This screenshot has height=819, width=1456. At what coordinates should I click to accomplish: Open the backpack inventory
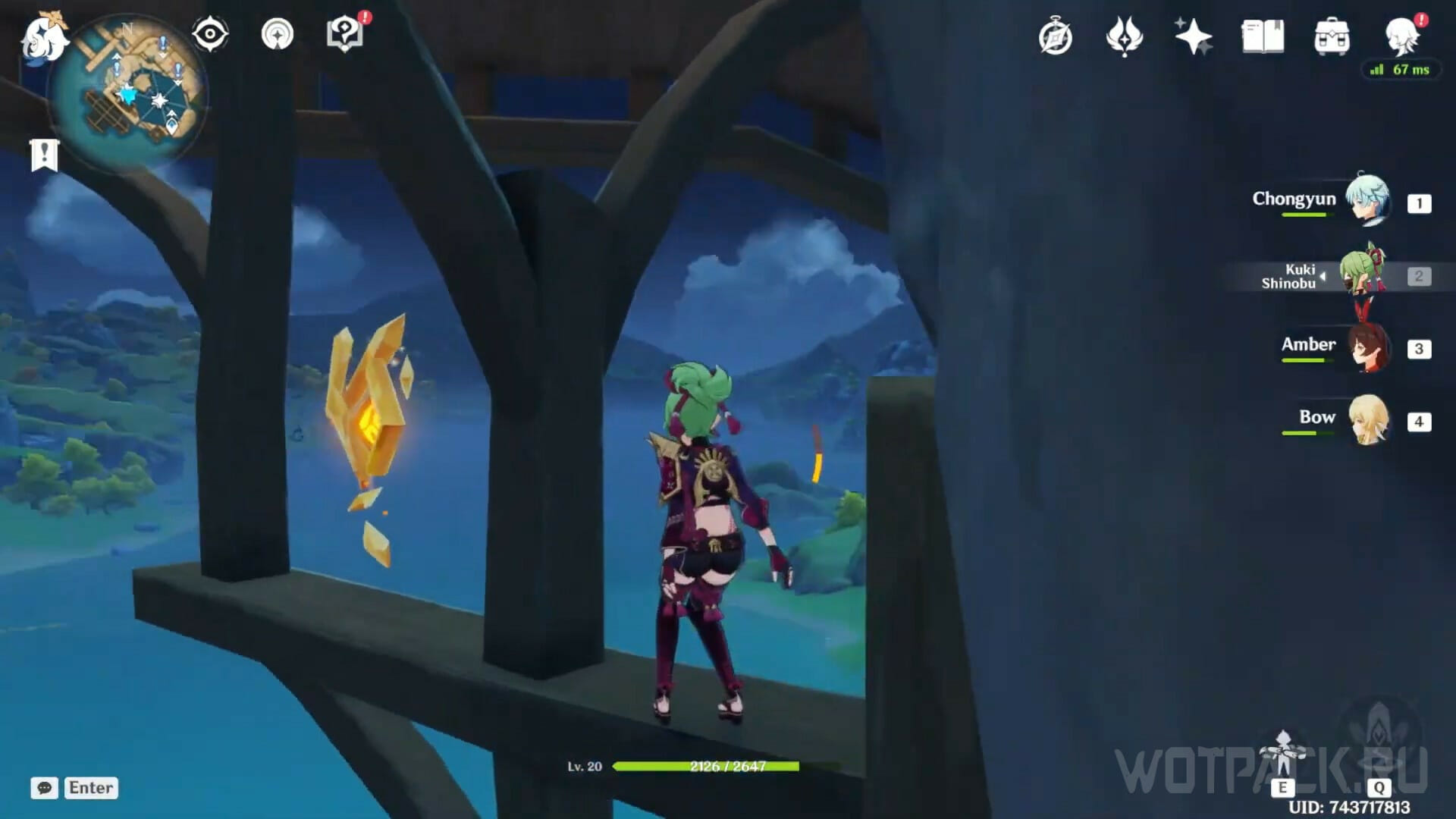1332,36
